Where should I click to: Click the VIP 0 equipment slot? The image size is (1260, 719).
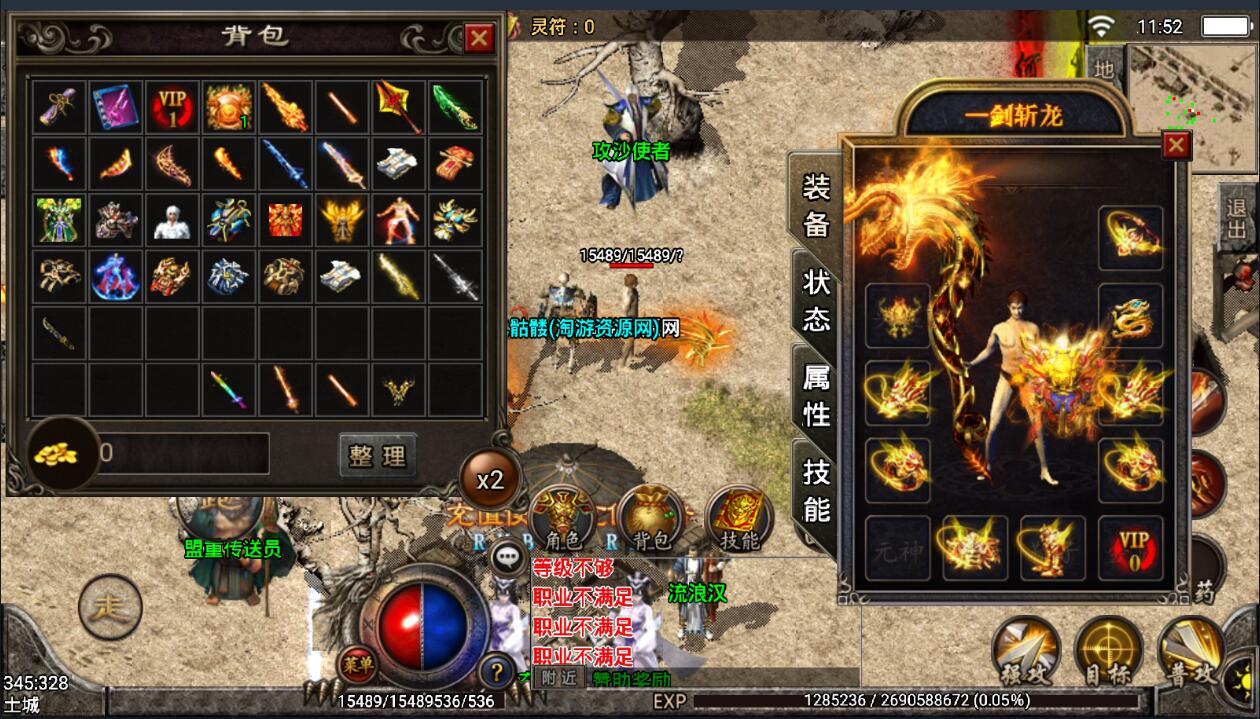tap(1130, 548)
